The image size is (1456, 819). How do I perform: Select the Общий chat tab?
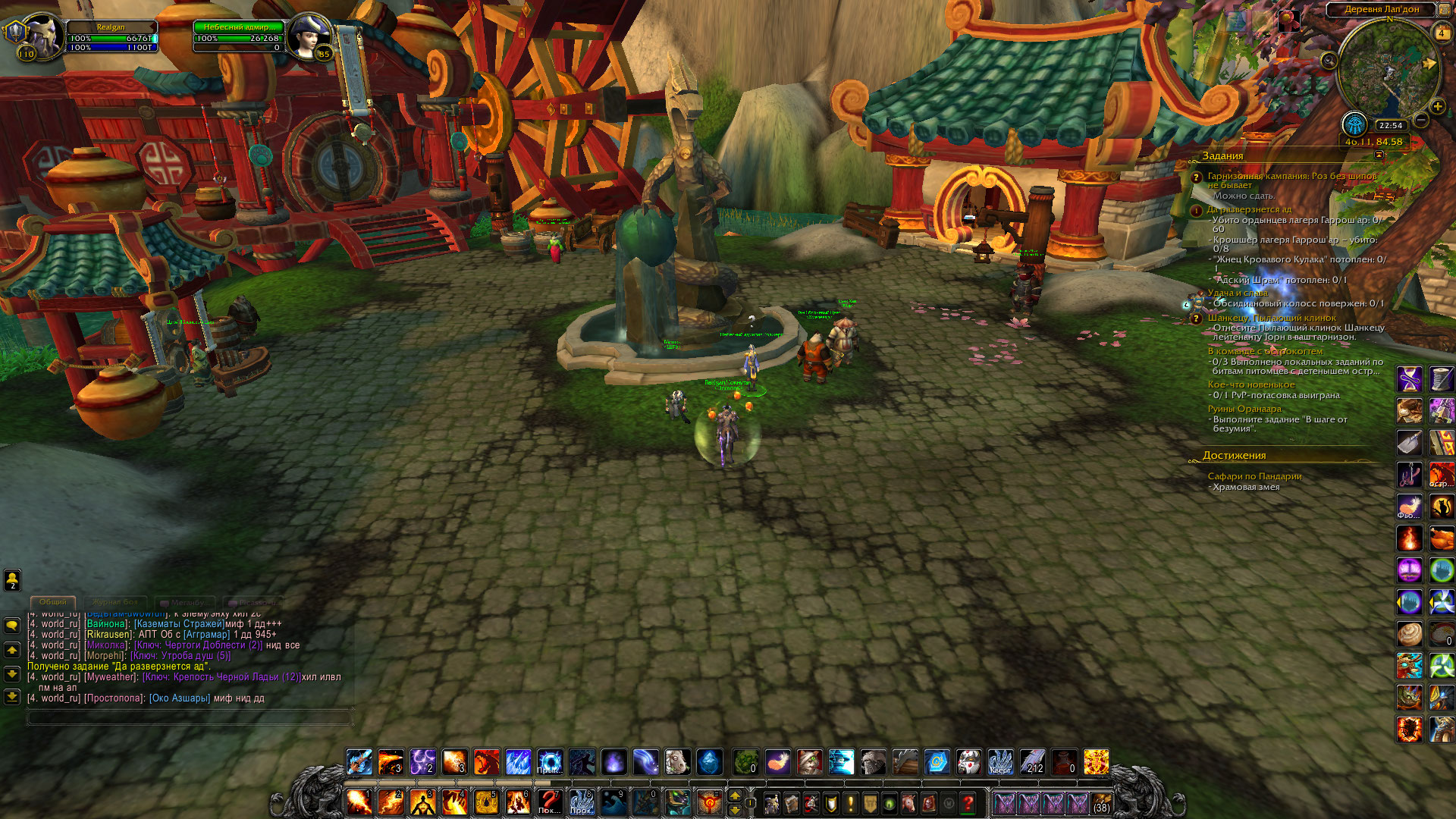click(53, 602)
